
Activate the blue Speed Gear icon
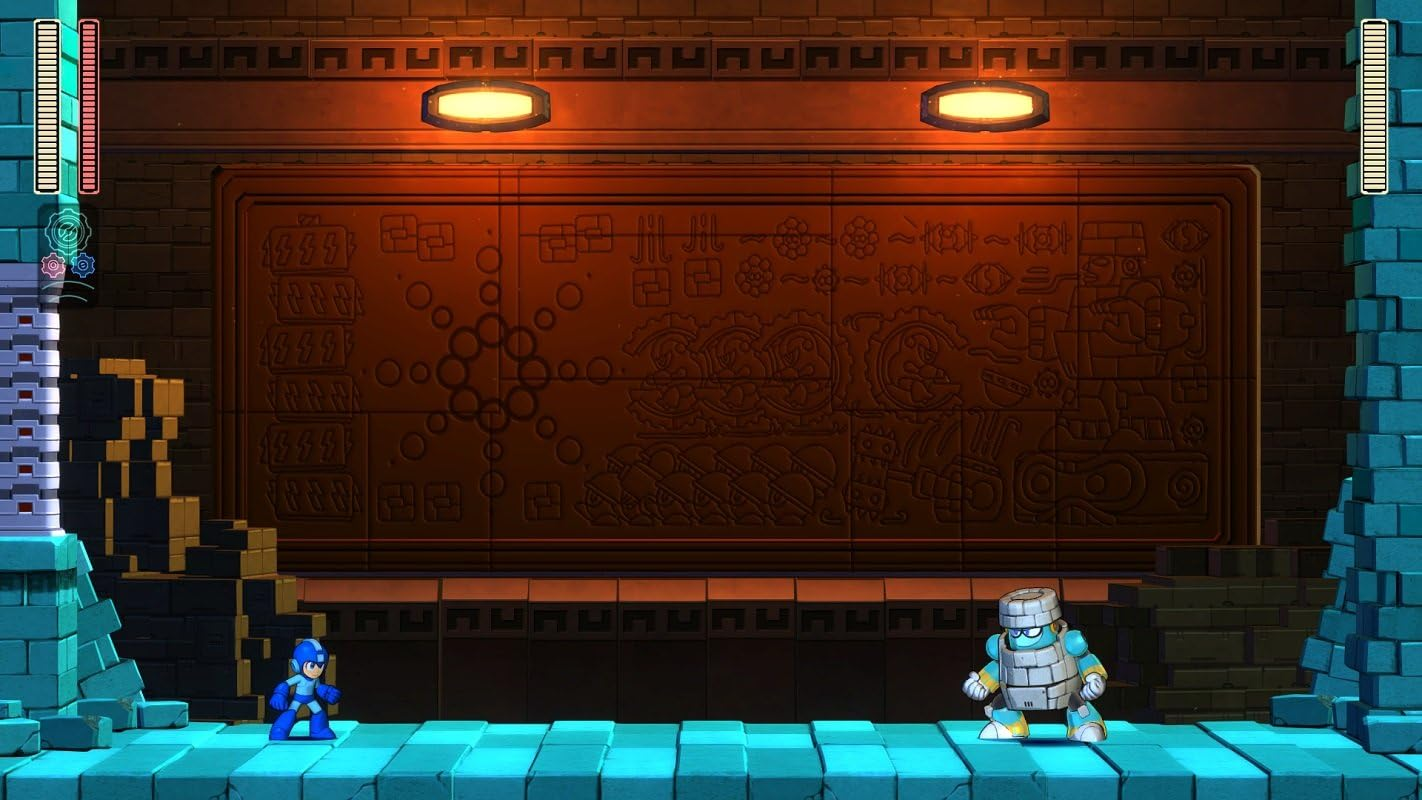tap(83, 265)
